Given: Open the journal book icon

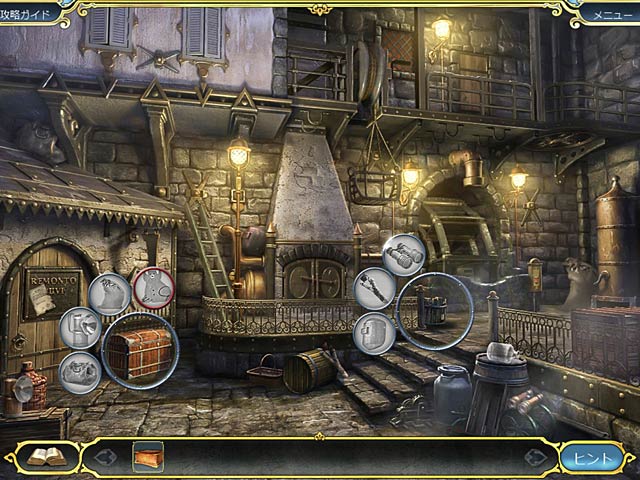Looking at the screenshot, I should pyautogui.click(x=46, y=457).
